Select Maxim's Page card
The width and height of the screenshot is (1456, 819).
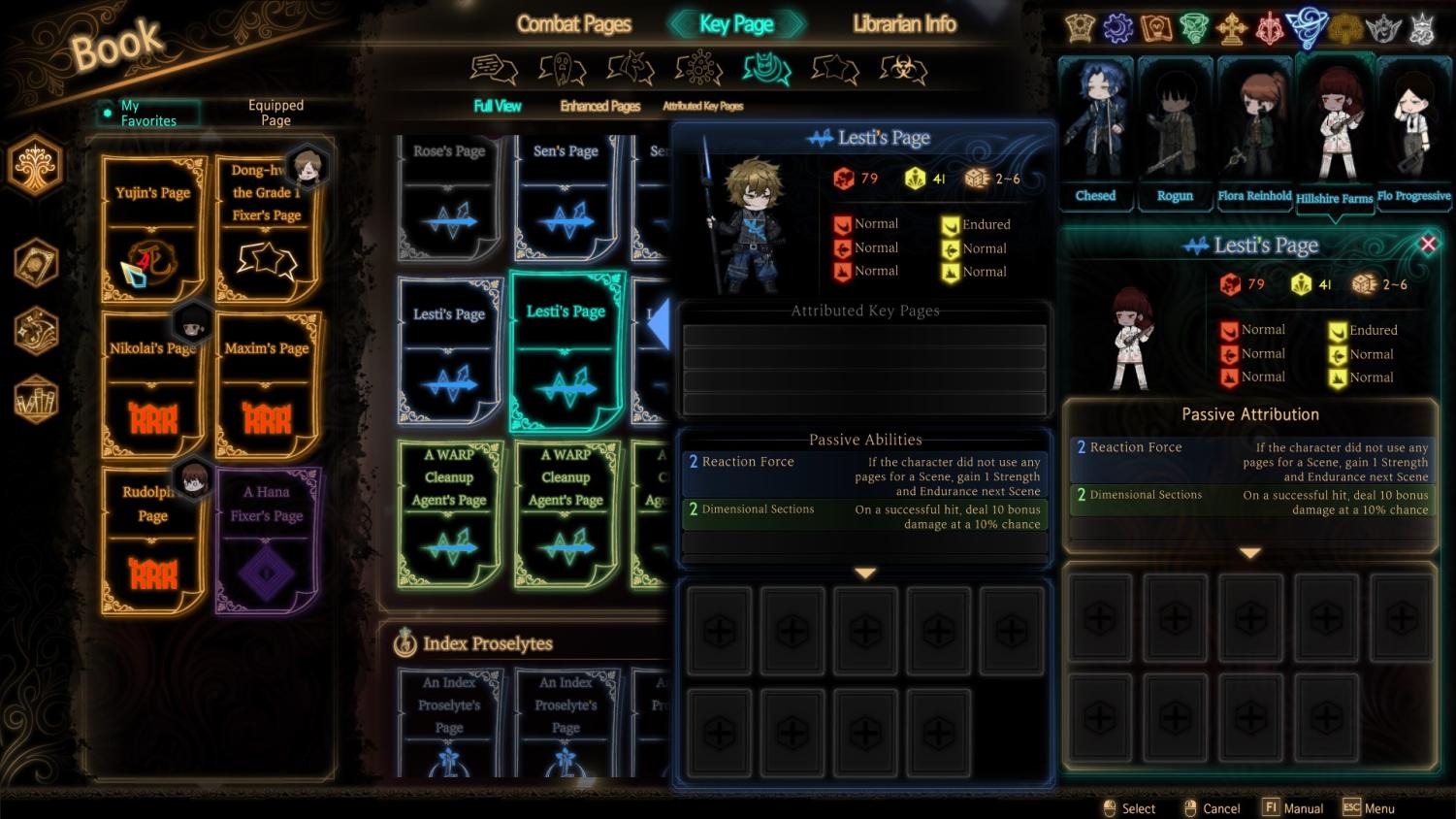(x=267, y=384)
